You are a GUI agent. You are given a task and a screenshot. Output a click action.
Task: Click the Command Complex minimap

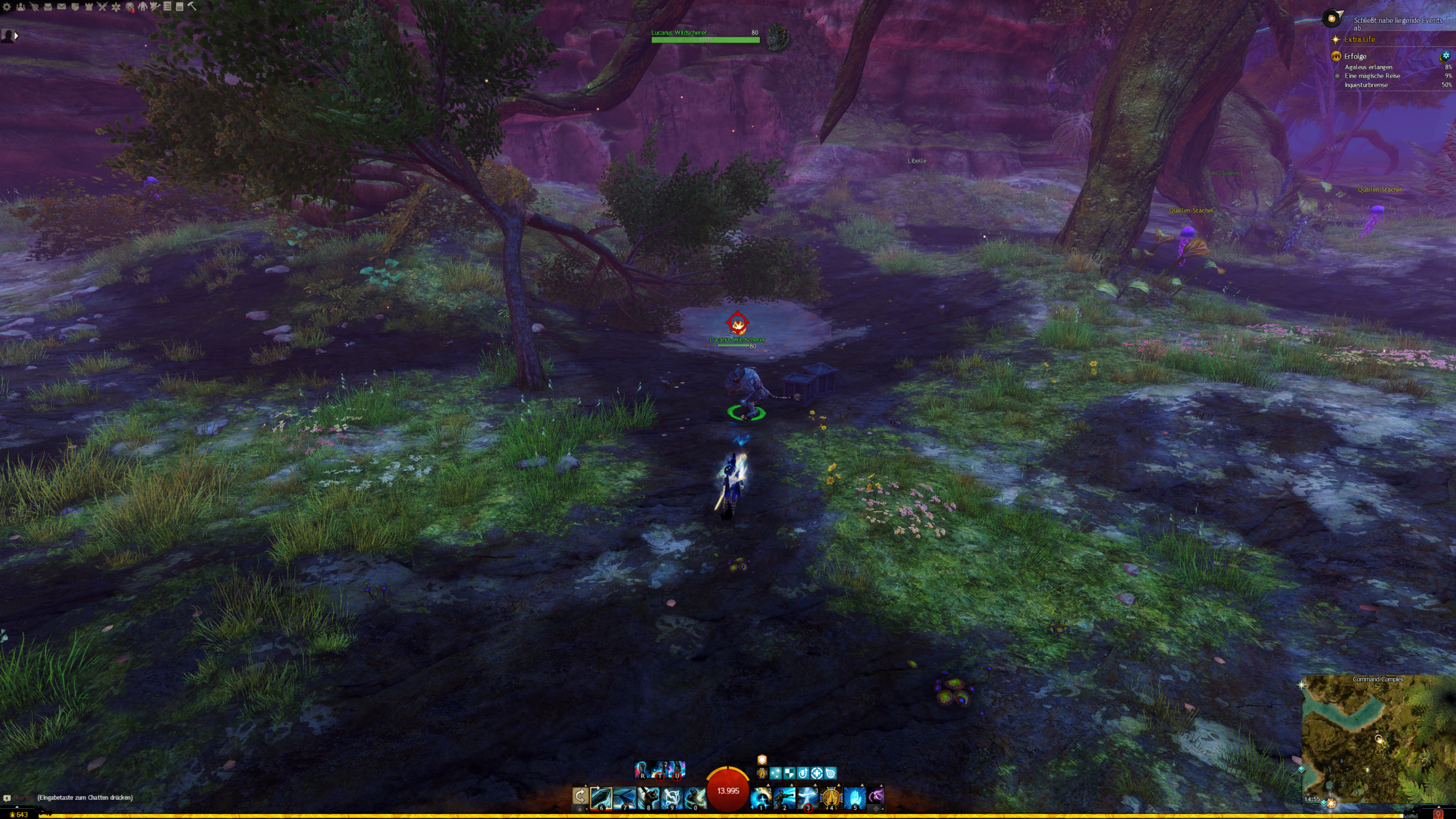point(1378,738)
